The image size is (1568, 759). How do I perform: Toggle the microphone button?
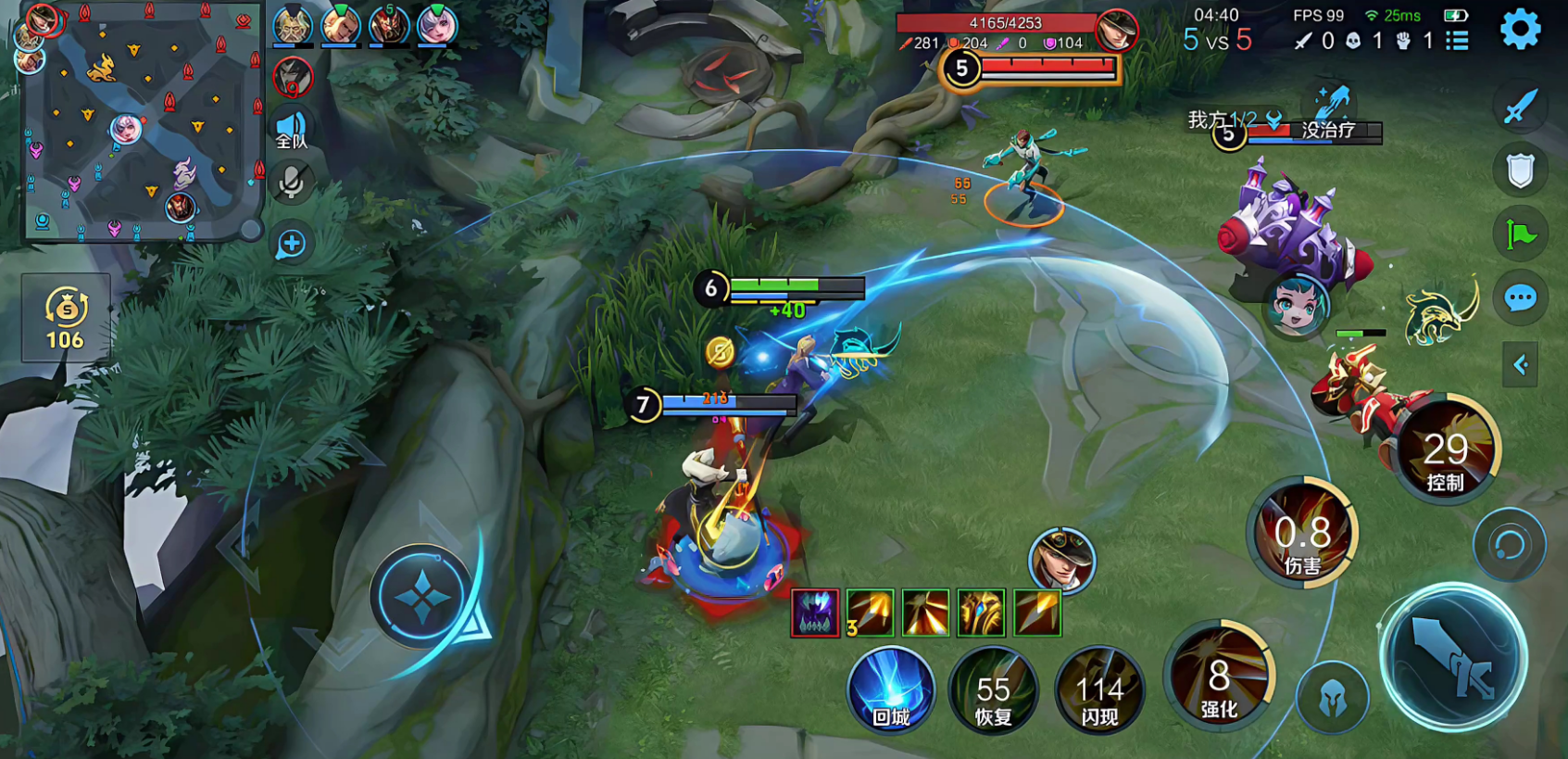292,183
